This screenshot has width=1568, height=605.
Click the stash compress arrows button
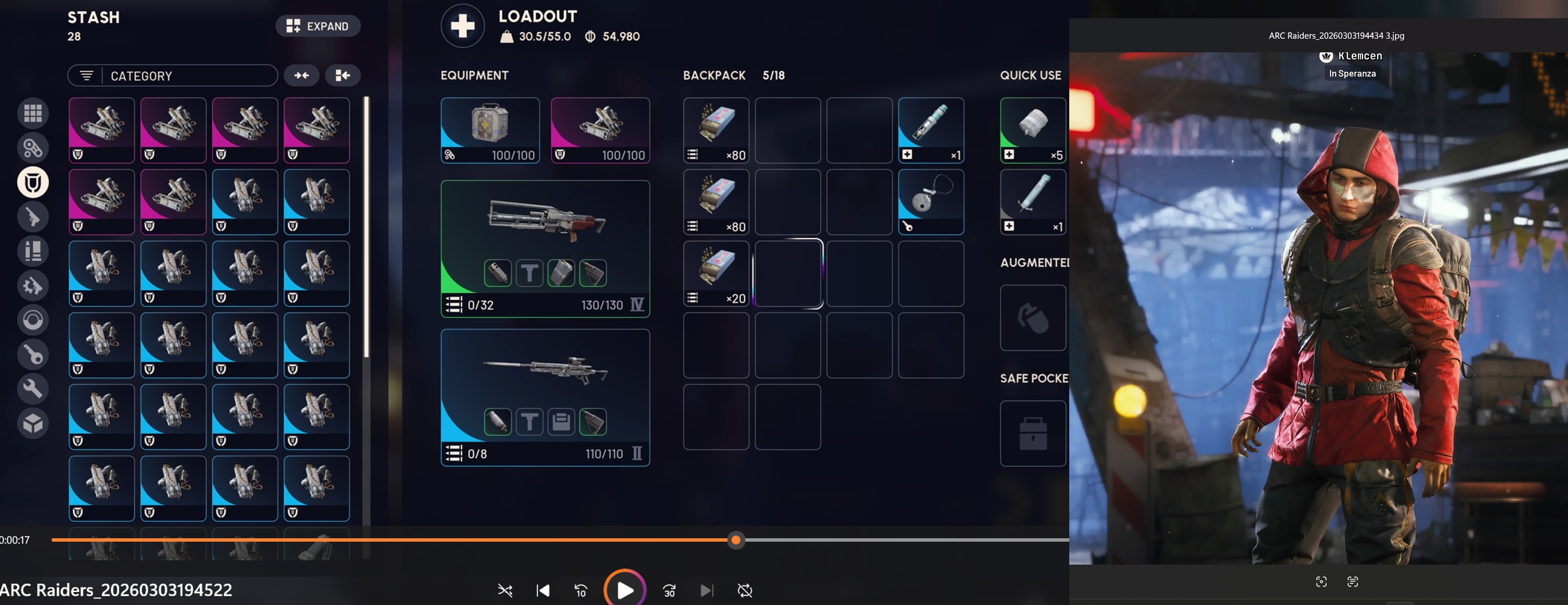(301, 76)
